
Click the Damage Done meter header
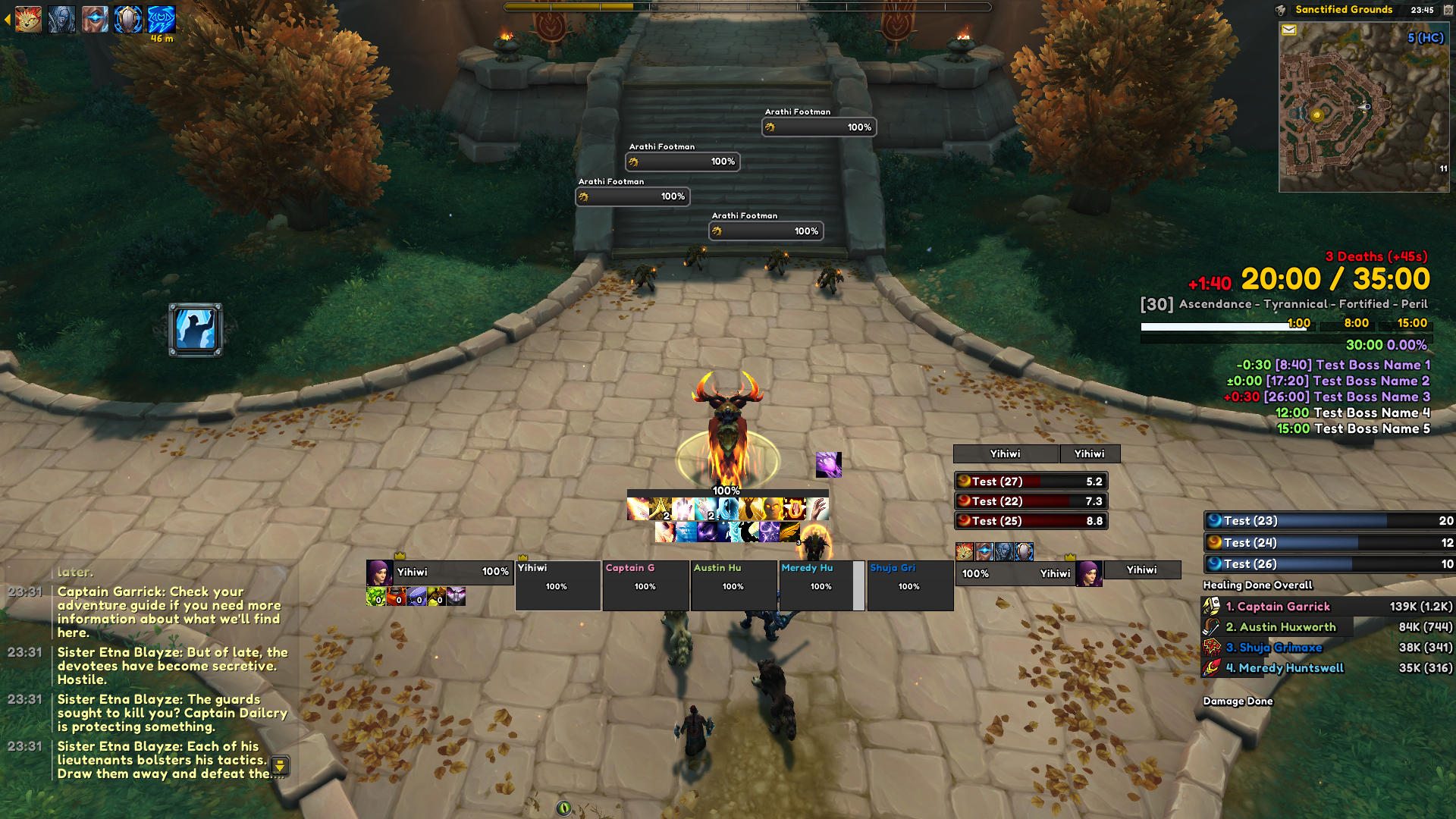[x=1238, y=701]
